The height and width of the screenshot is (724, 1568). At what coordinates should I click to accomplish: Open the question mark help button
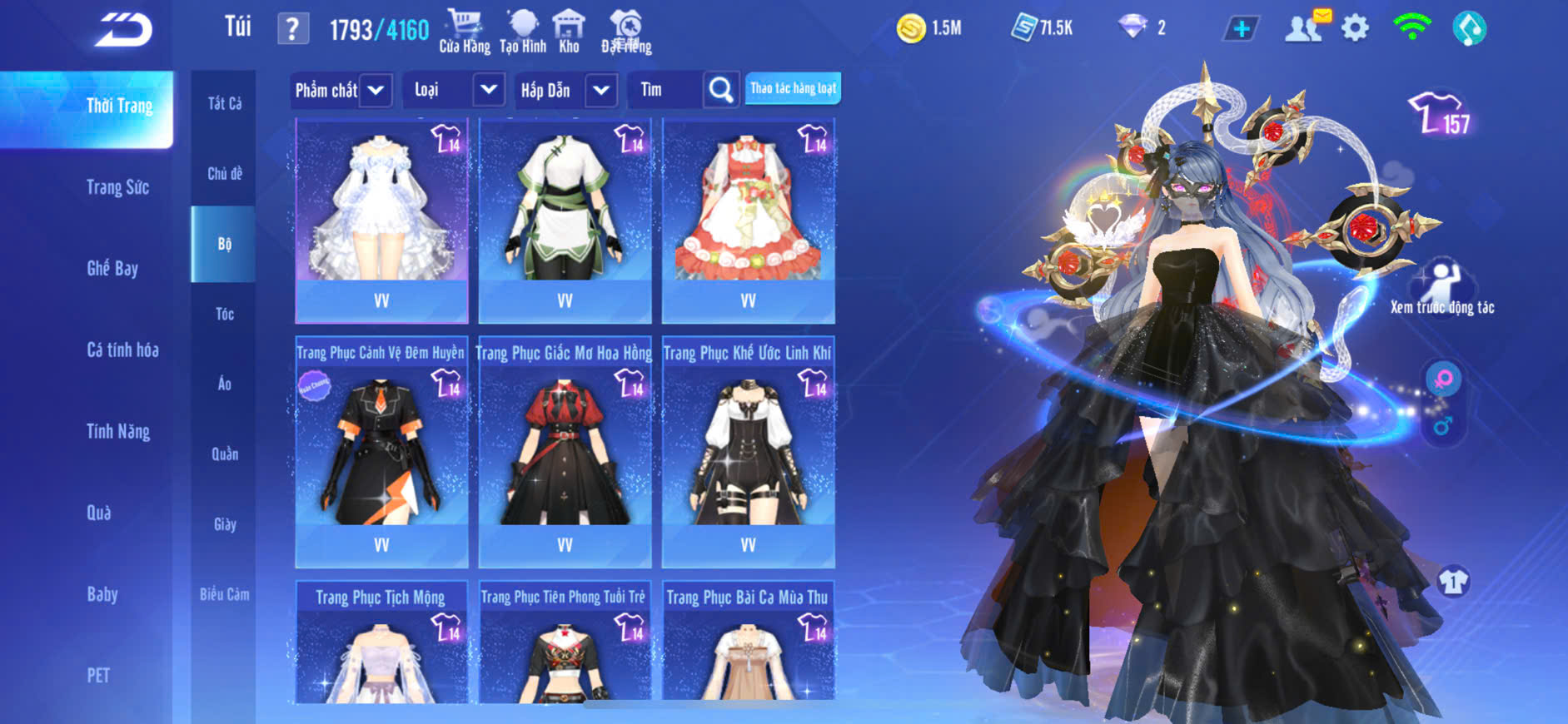tap(292, 30)
